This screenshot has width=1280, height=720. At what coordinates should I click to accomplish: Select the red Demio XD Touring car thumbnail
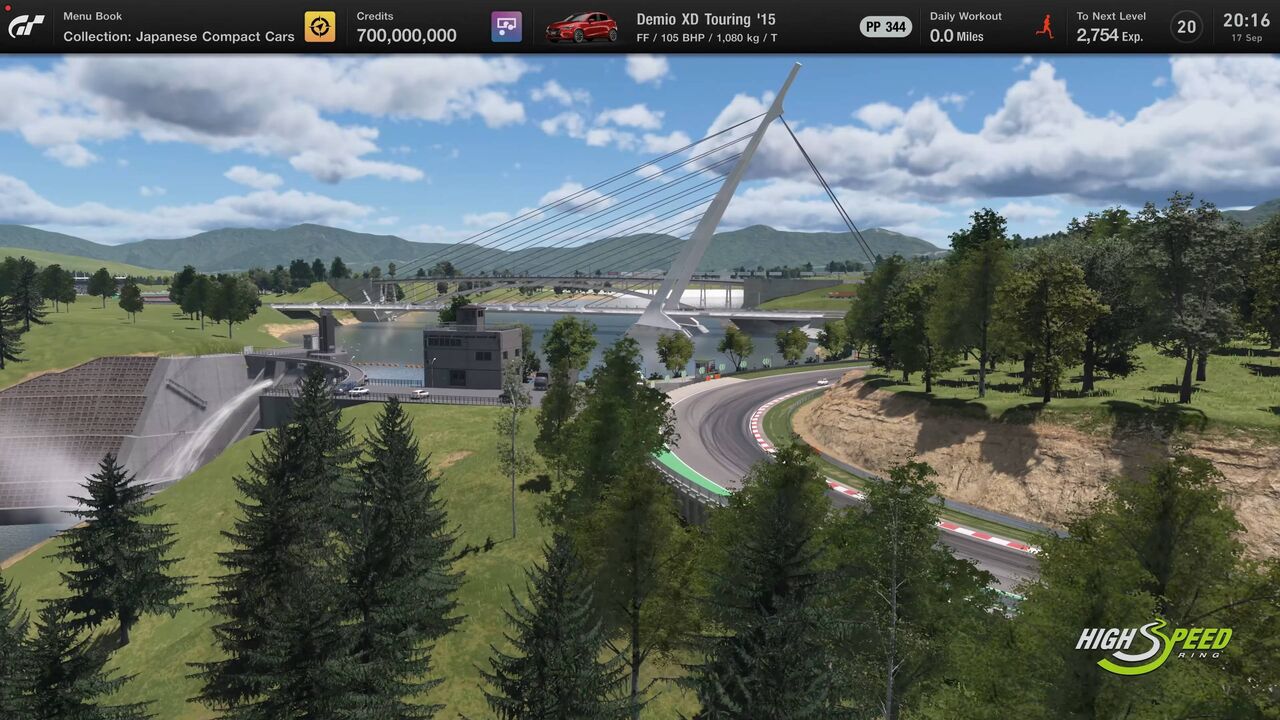pos(581,27)
